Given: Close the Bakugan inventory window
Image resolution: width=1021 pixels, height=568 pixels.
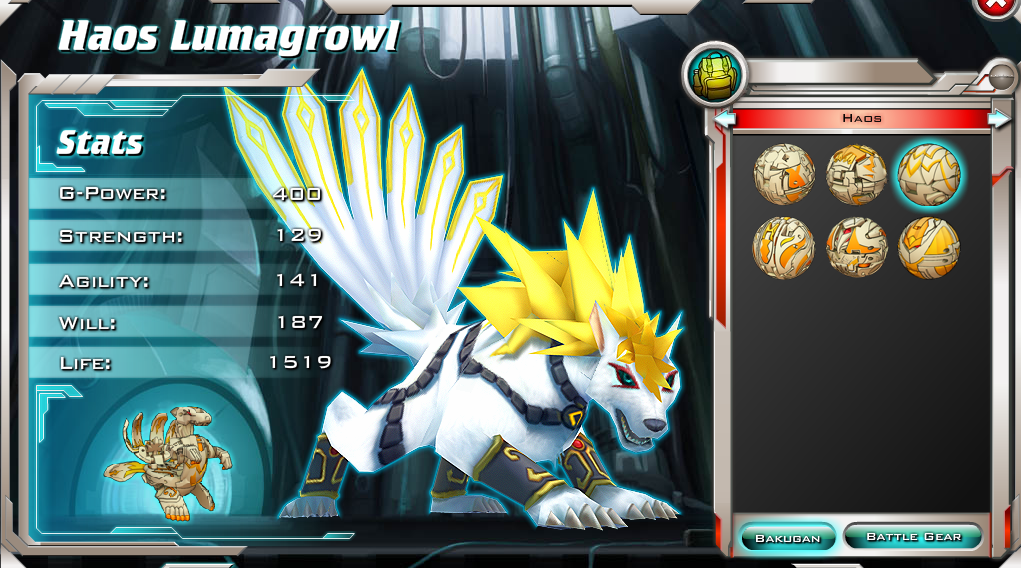Looking at the screenshot, I should click(994, 5).
